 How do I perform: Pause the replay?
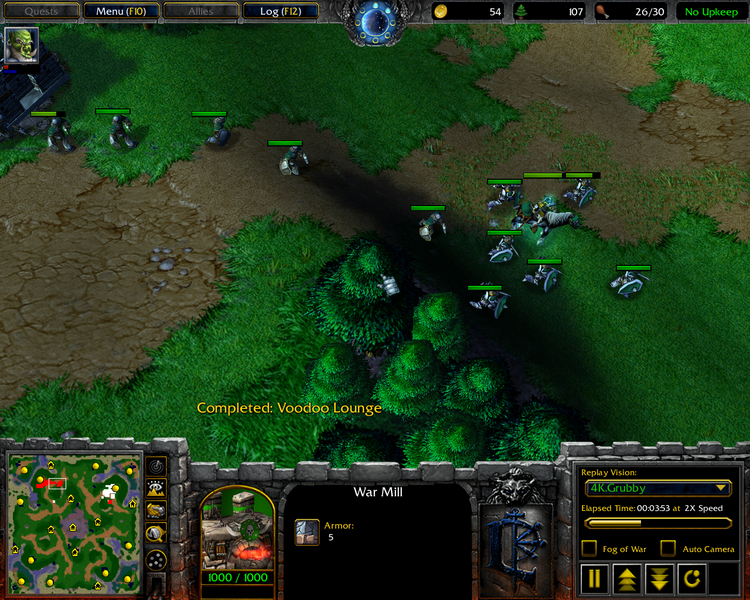tap(596, 578)
